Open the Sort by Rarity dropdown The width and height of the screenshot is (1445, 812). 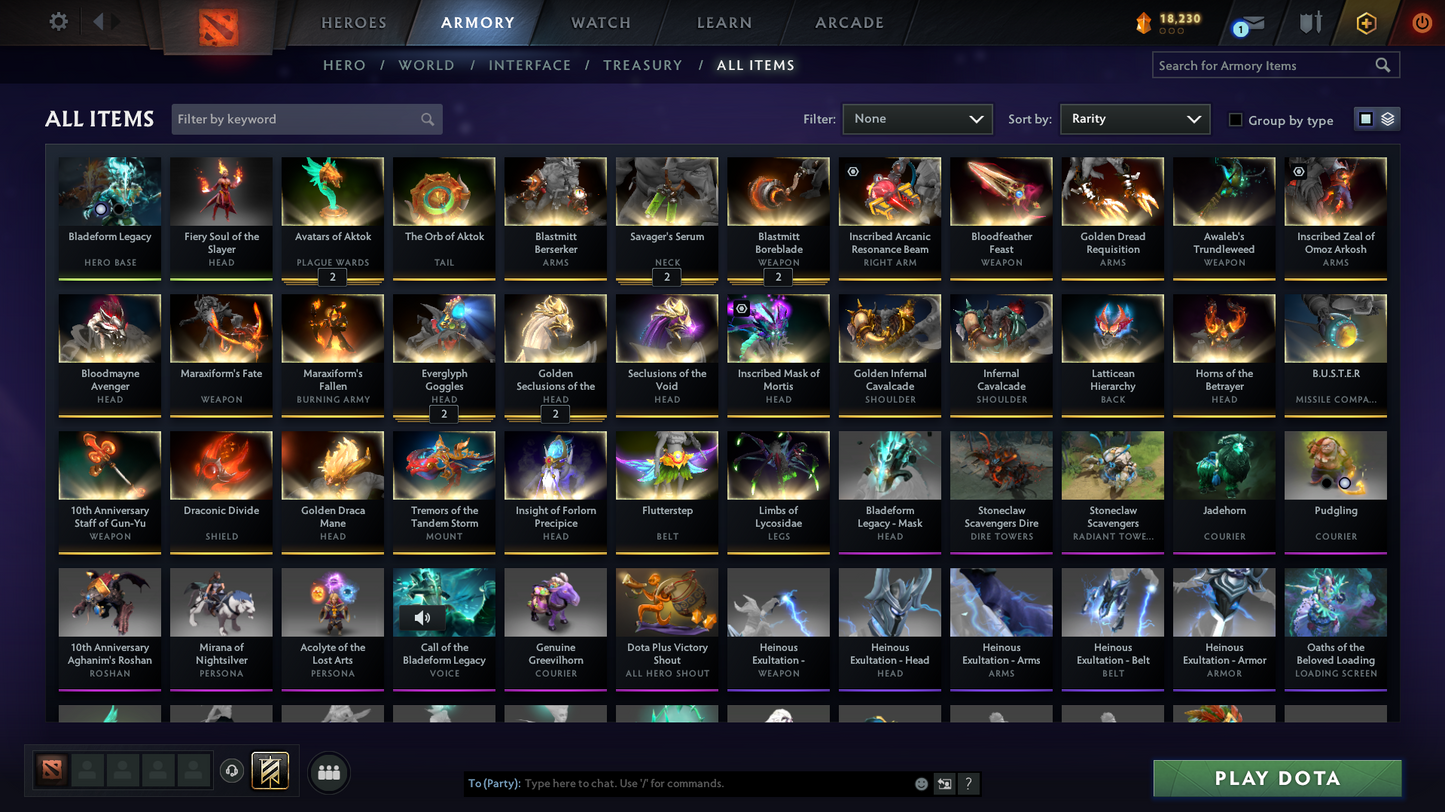pyautogui.click(x=1134, y=118)
